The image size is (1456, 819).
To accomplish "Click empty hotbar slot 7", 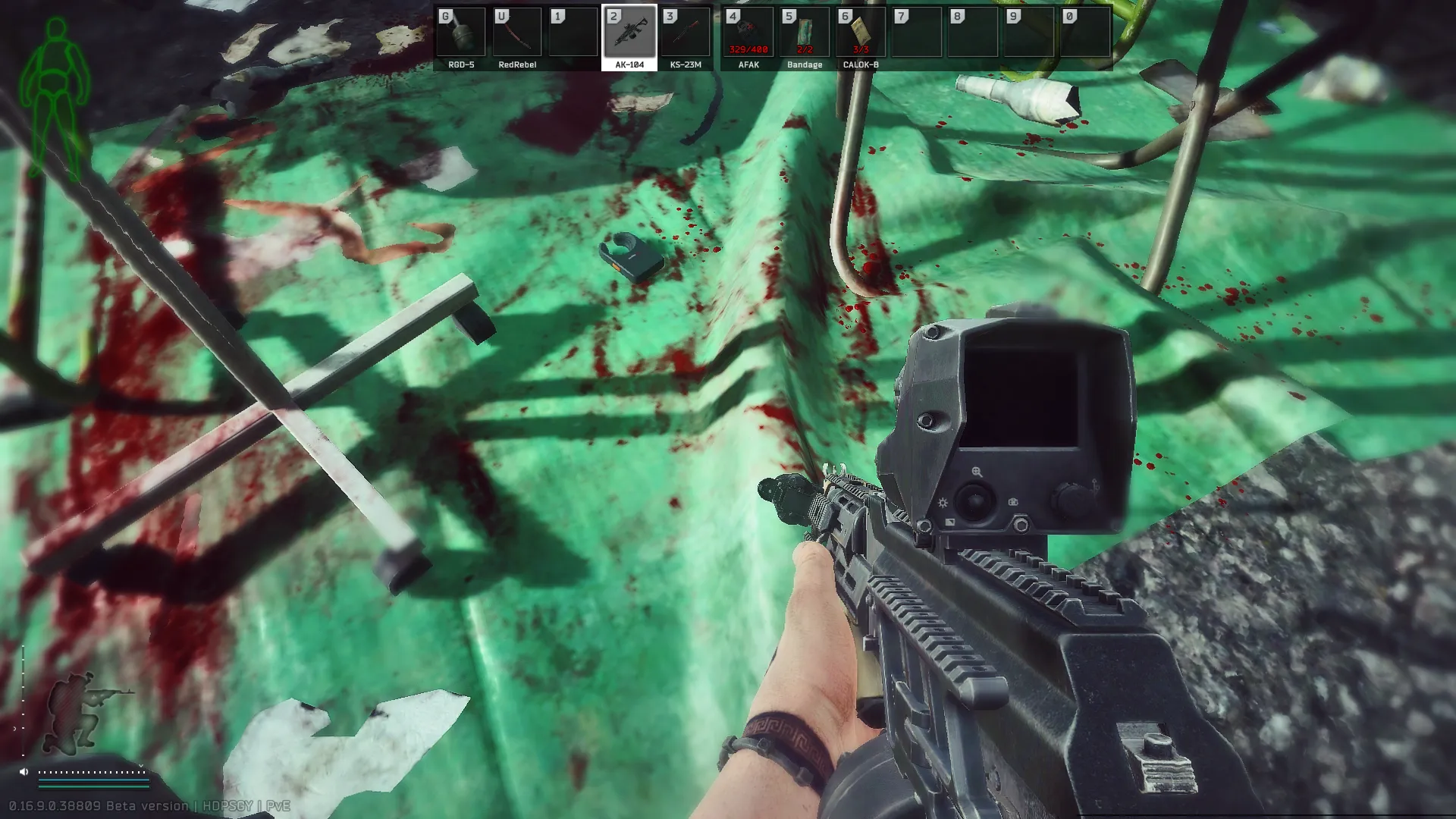I will (915, 32).
